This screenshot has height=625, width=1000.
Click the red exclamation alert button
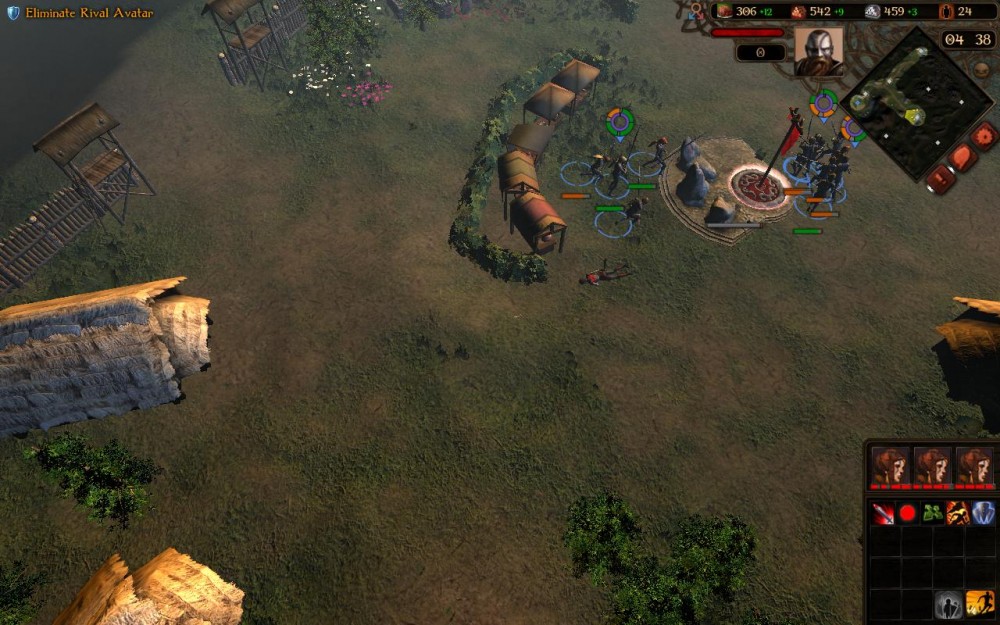[x=939, y=179]
